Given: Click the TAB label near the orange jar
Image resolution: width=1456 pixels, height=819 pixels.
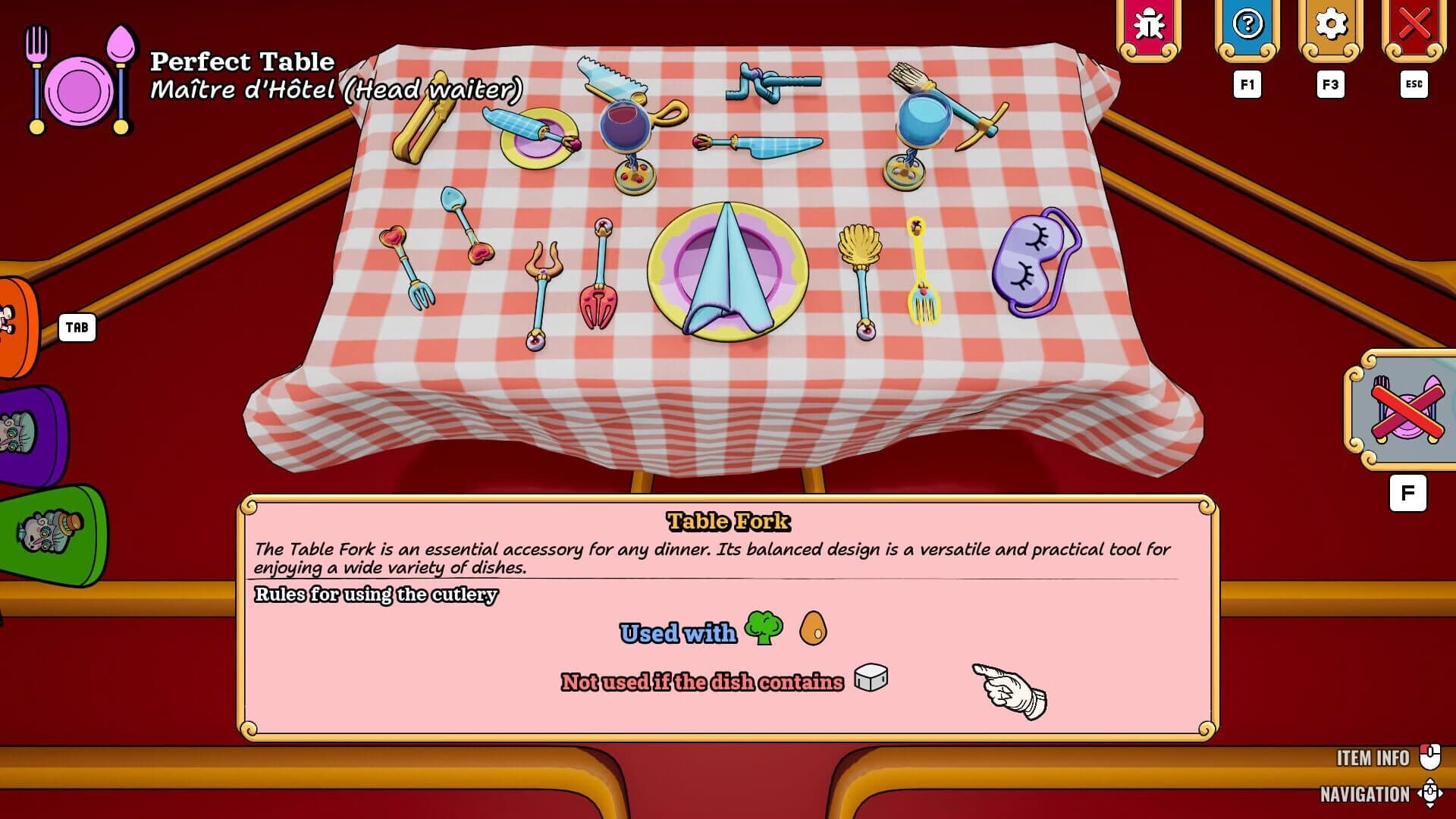Looking at the screenshot, I should [x=77, y=328].
